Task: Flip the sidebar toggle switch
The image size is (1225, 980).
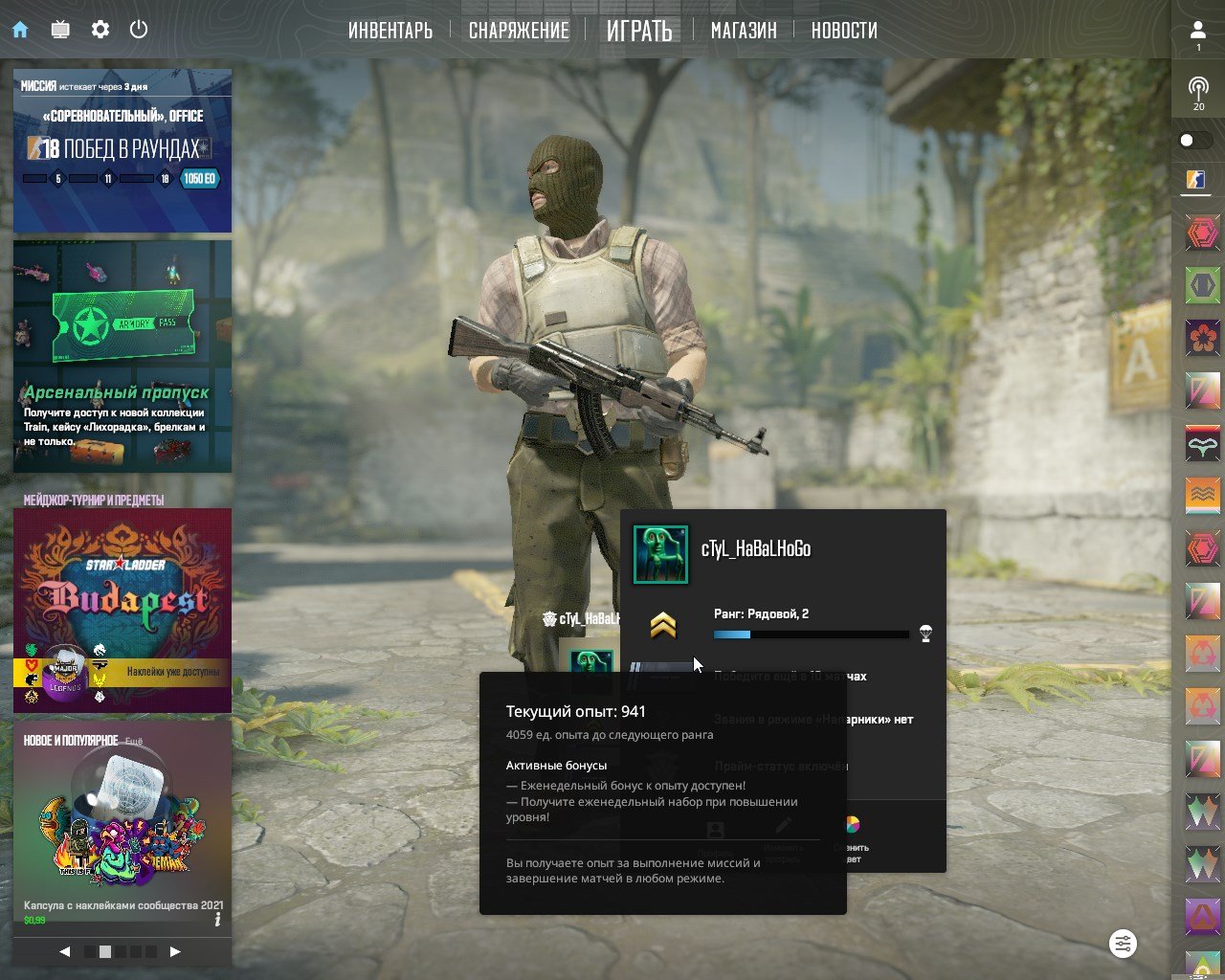Action: click(1195, 141)
